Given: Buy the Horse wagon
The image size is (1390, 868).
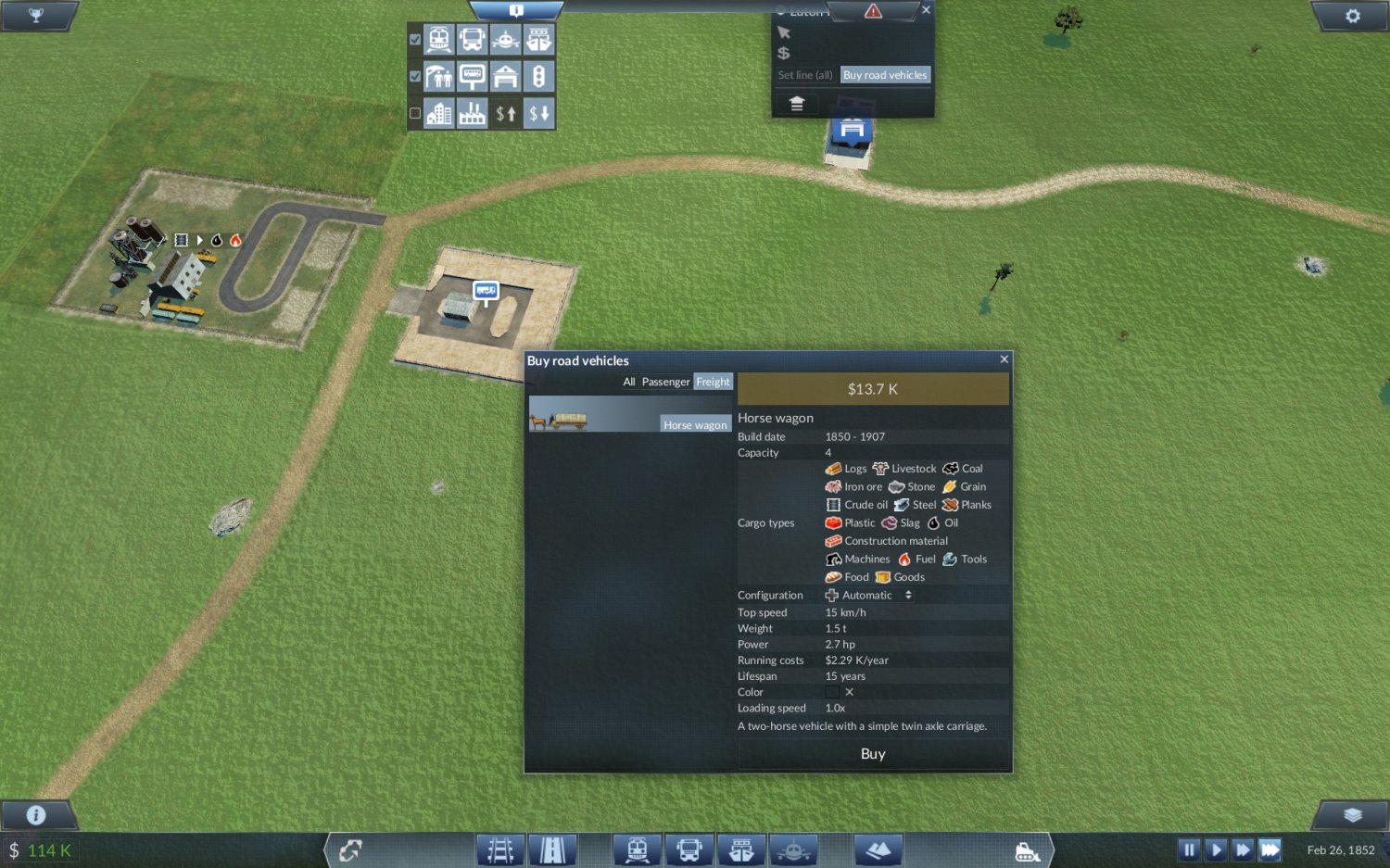Looking at the screenshot, I should [x=873, y=754].
